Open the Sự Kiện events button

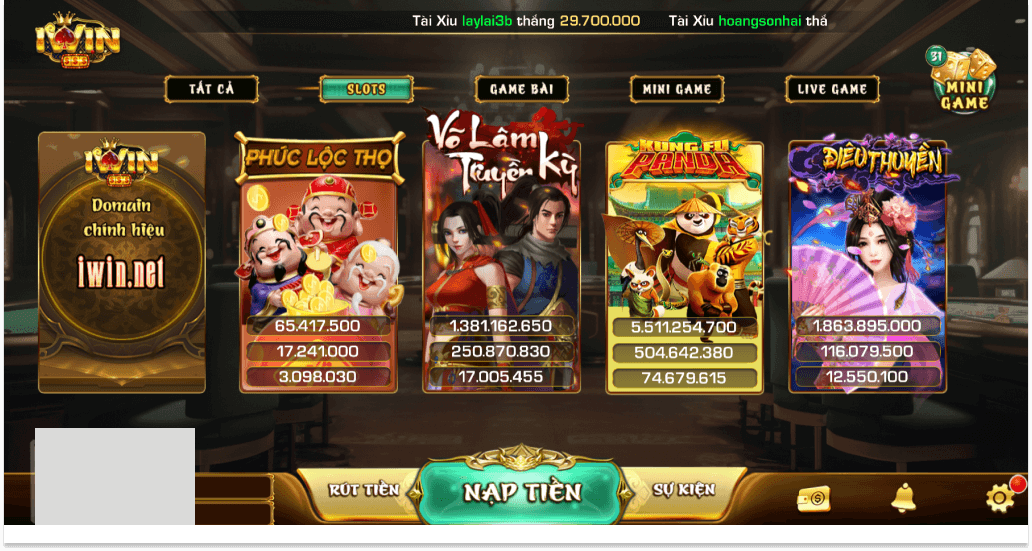684,490
